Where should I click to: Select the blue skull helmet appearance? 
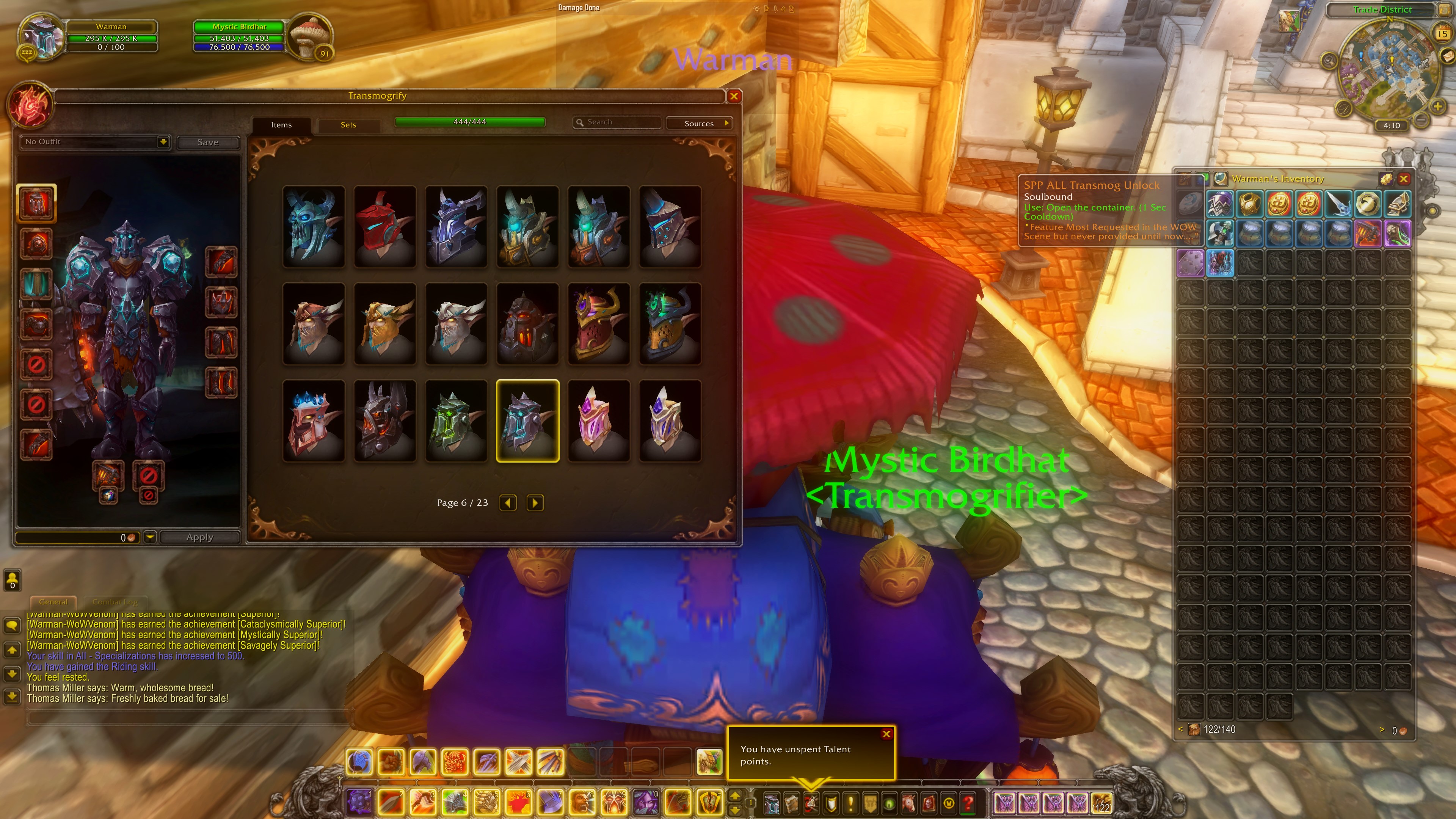[314, 226]
